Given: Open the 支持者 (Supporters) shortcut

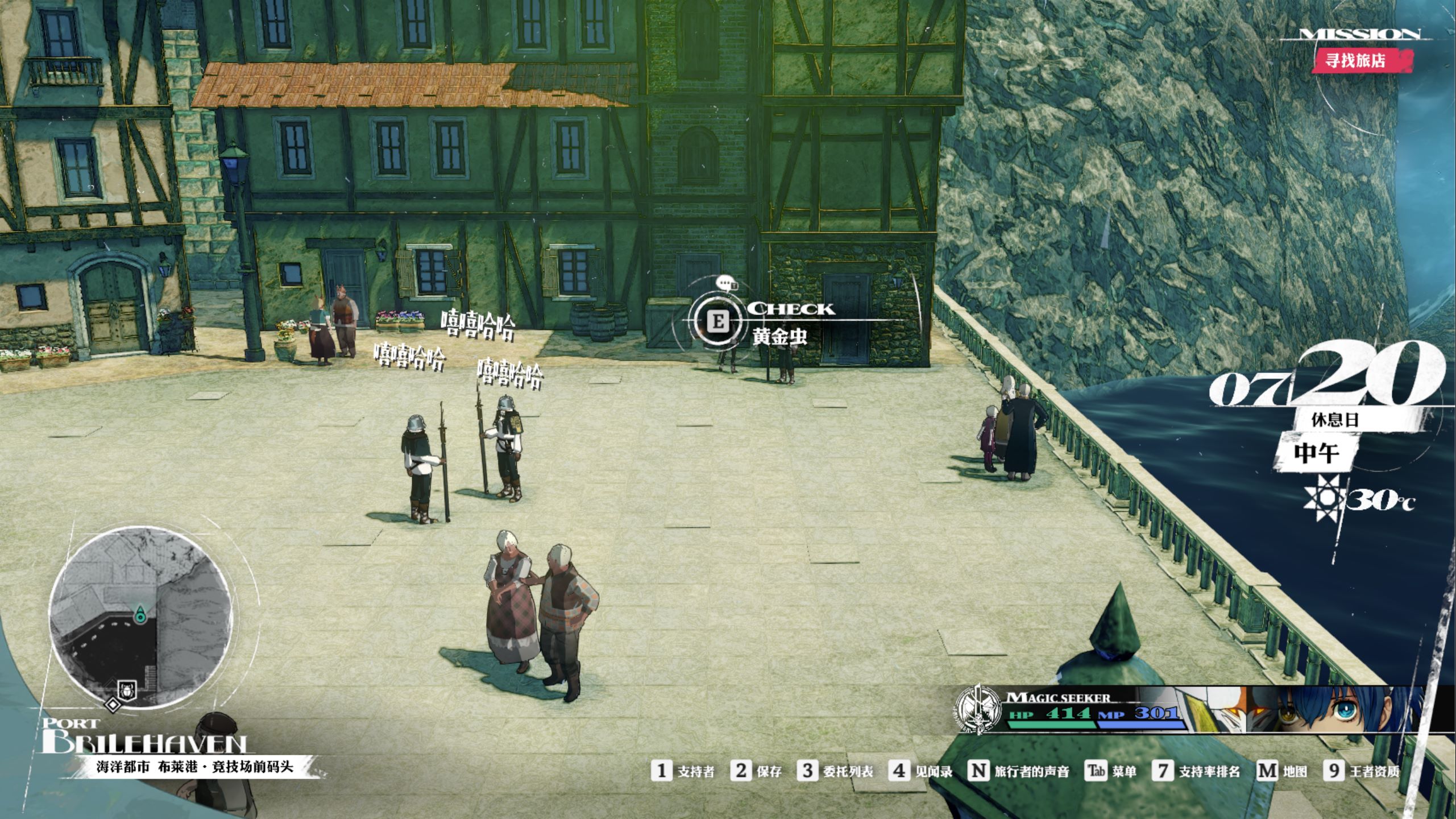Looking at the screenshot, I should [x=683, y=771].
